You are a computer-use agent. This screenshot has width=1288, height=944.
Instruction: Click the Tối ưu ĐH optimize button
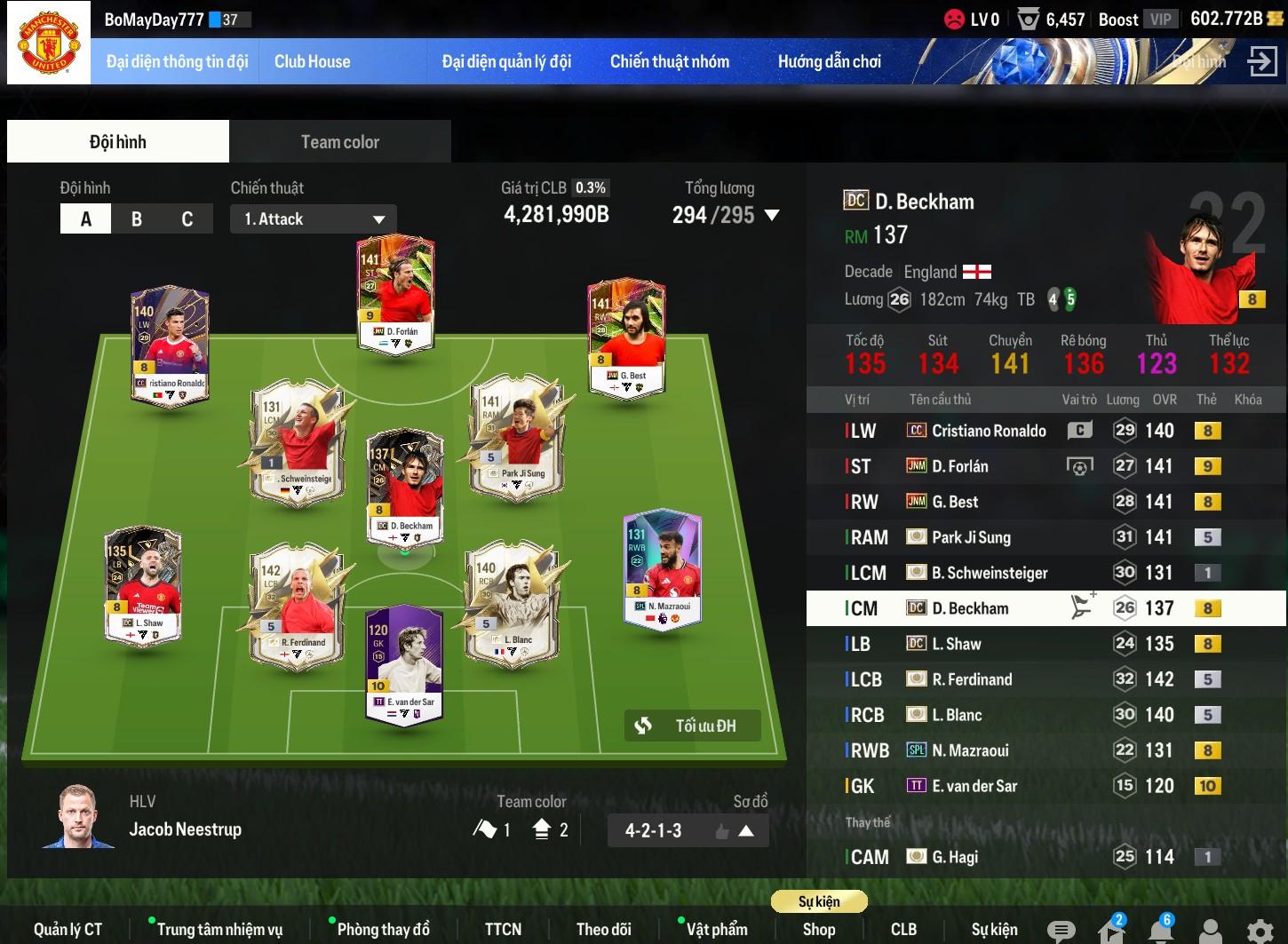[x=692, y=726]
